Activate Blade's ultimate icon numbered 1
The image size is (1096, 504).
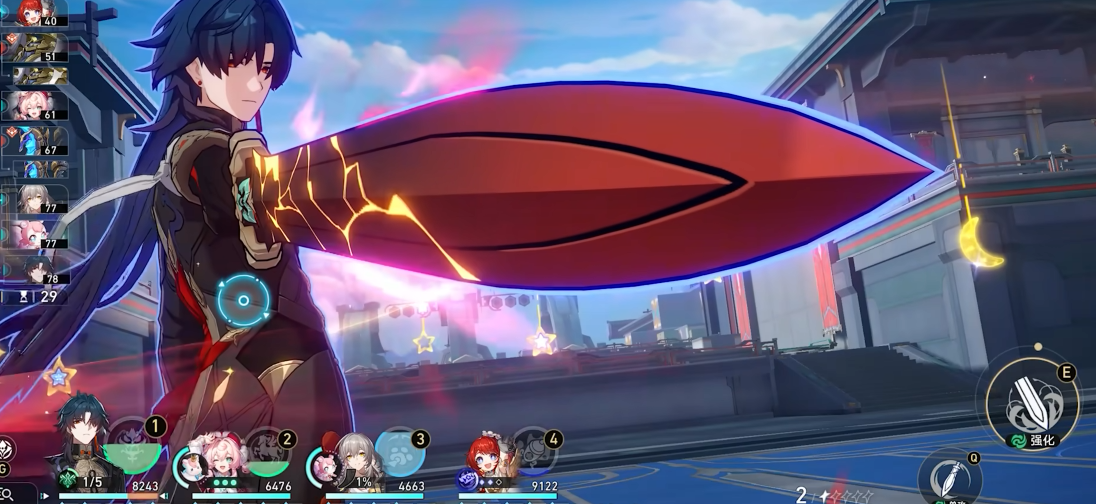click(x=133, y=446)
